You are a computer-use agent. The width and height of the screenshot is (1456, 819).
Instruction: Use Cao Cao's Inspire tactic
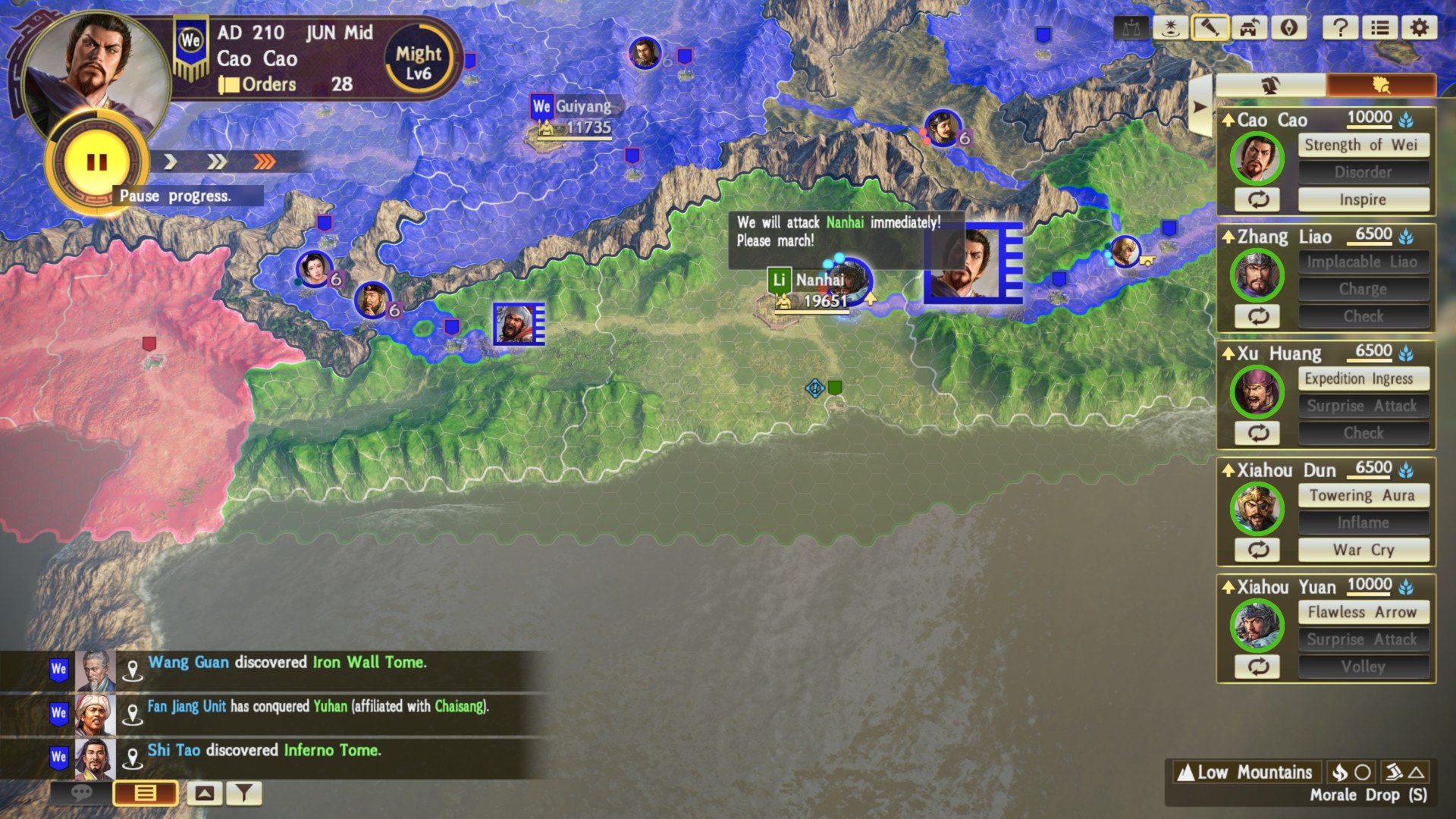(1363, 200)
